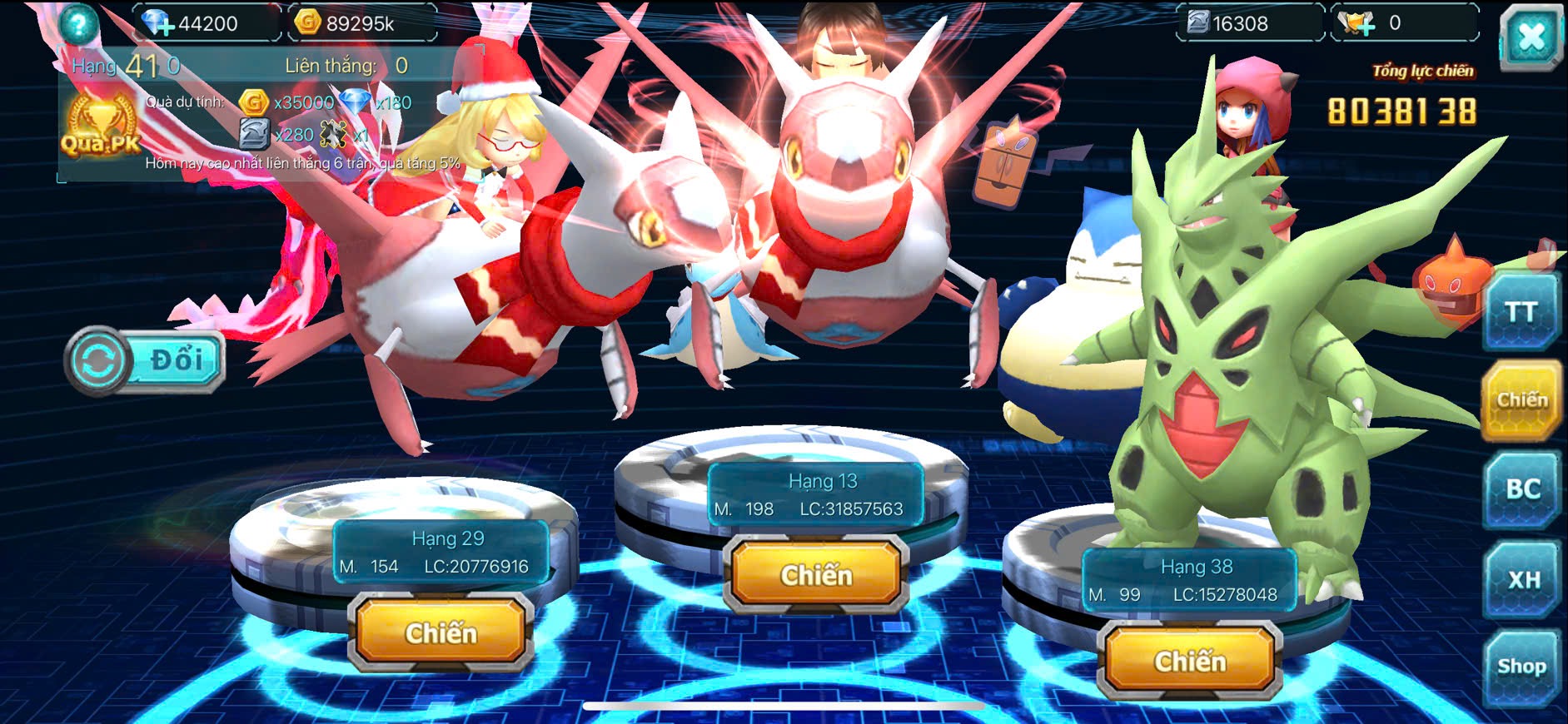
Task: Tap the Đổi refresh opponents button
Action: (x=145, y=361)
